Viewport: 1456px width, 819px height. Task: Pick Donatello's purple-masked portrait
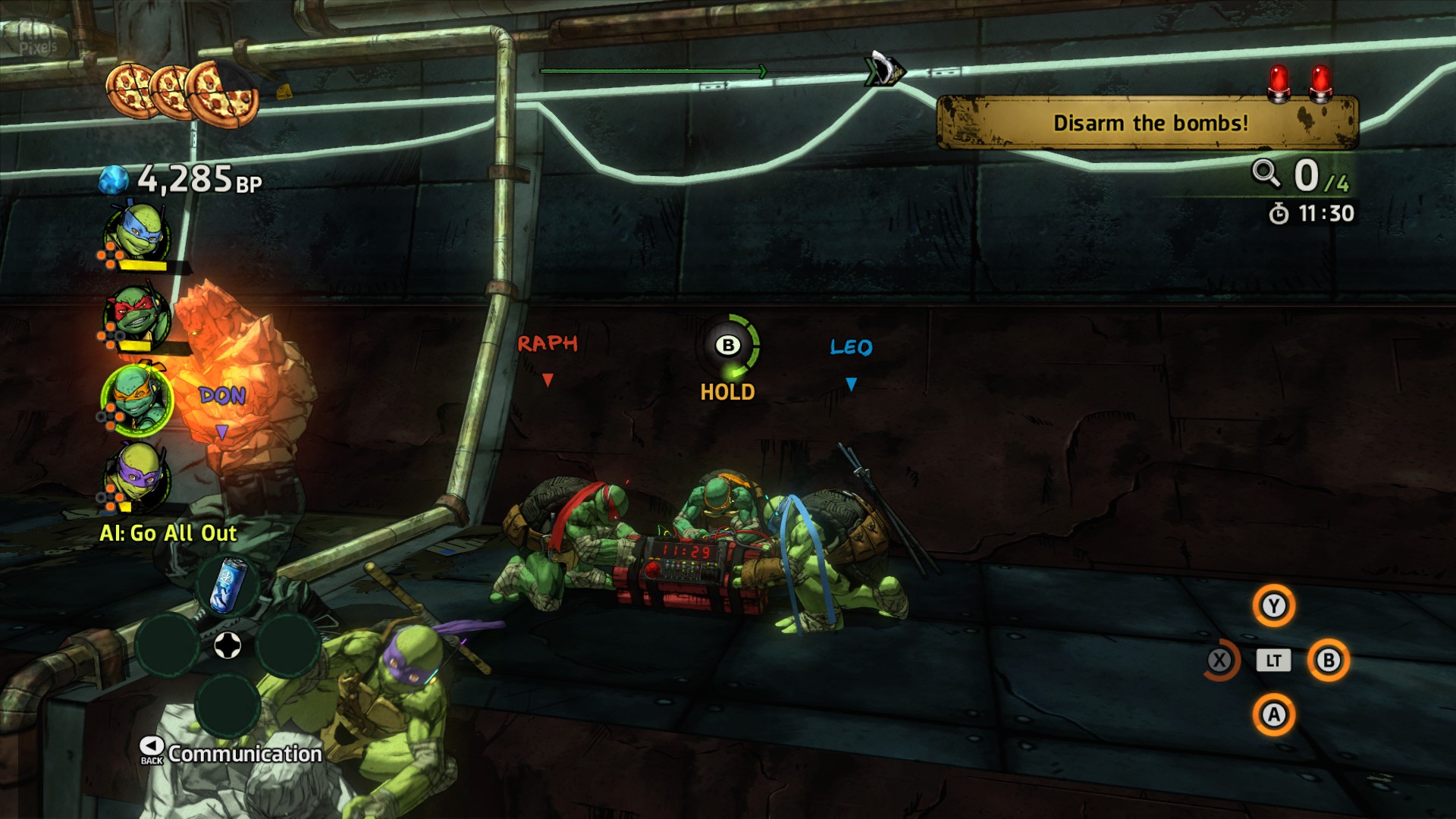point(137,475)
